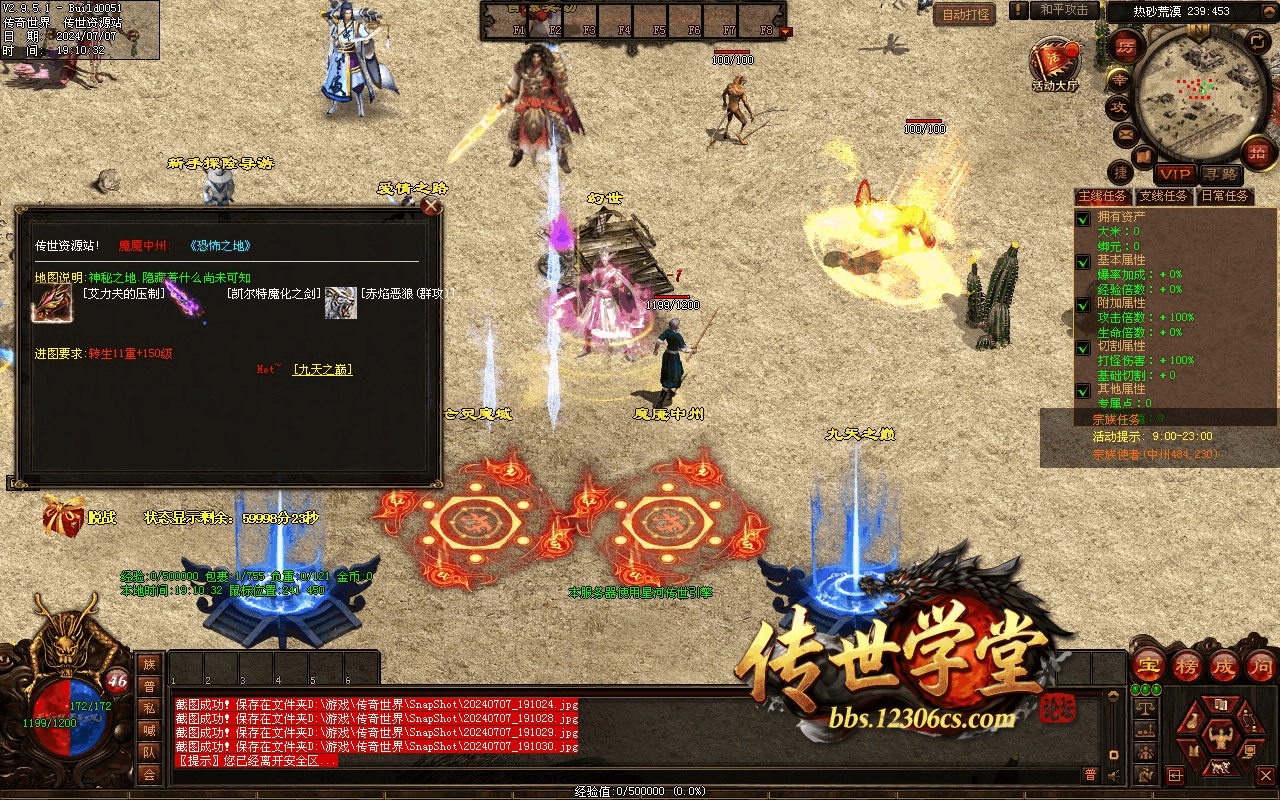Activate the 寻路 pathfinding button
1280x800 pixels.
point(1219,174)
